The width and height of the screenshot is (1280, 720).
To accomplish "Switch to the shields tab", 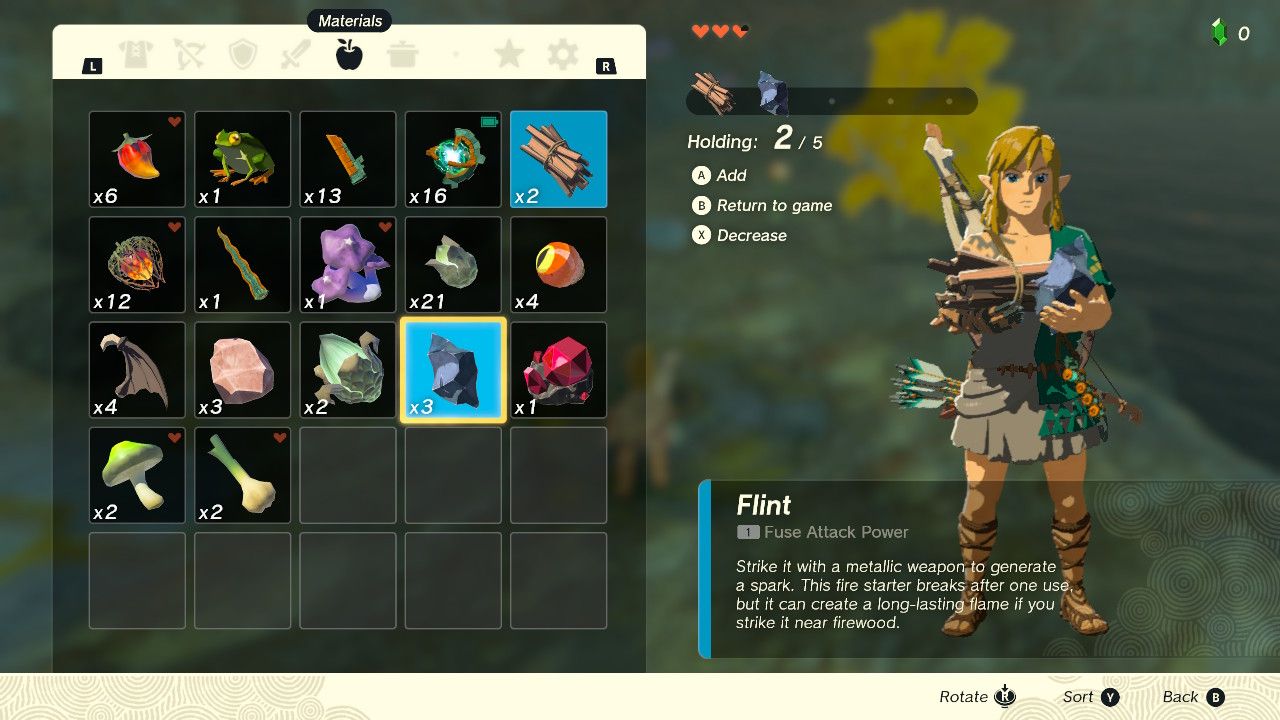I will point(243,55).
